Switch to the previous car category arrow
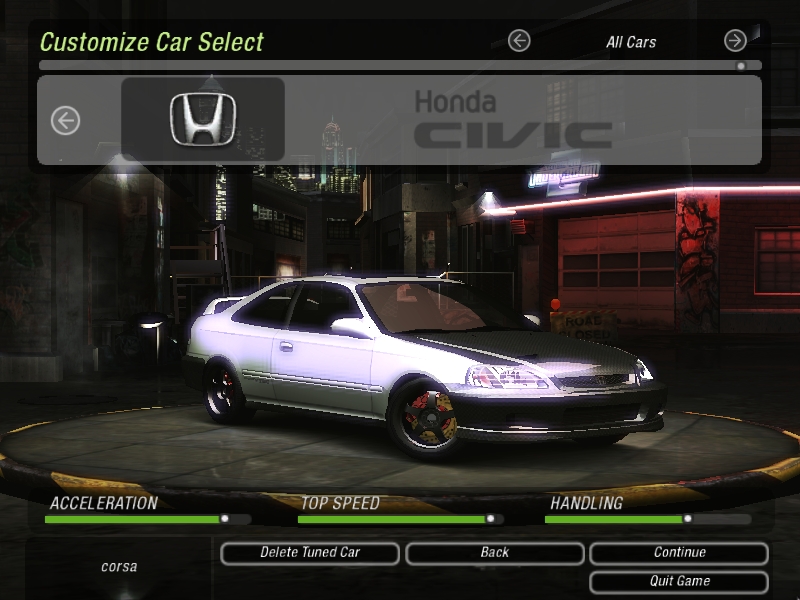The height and width of the screenshot is (600, 800). pos(518,41)
